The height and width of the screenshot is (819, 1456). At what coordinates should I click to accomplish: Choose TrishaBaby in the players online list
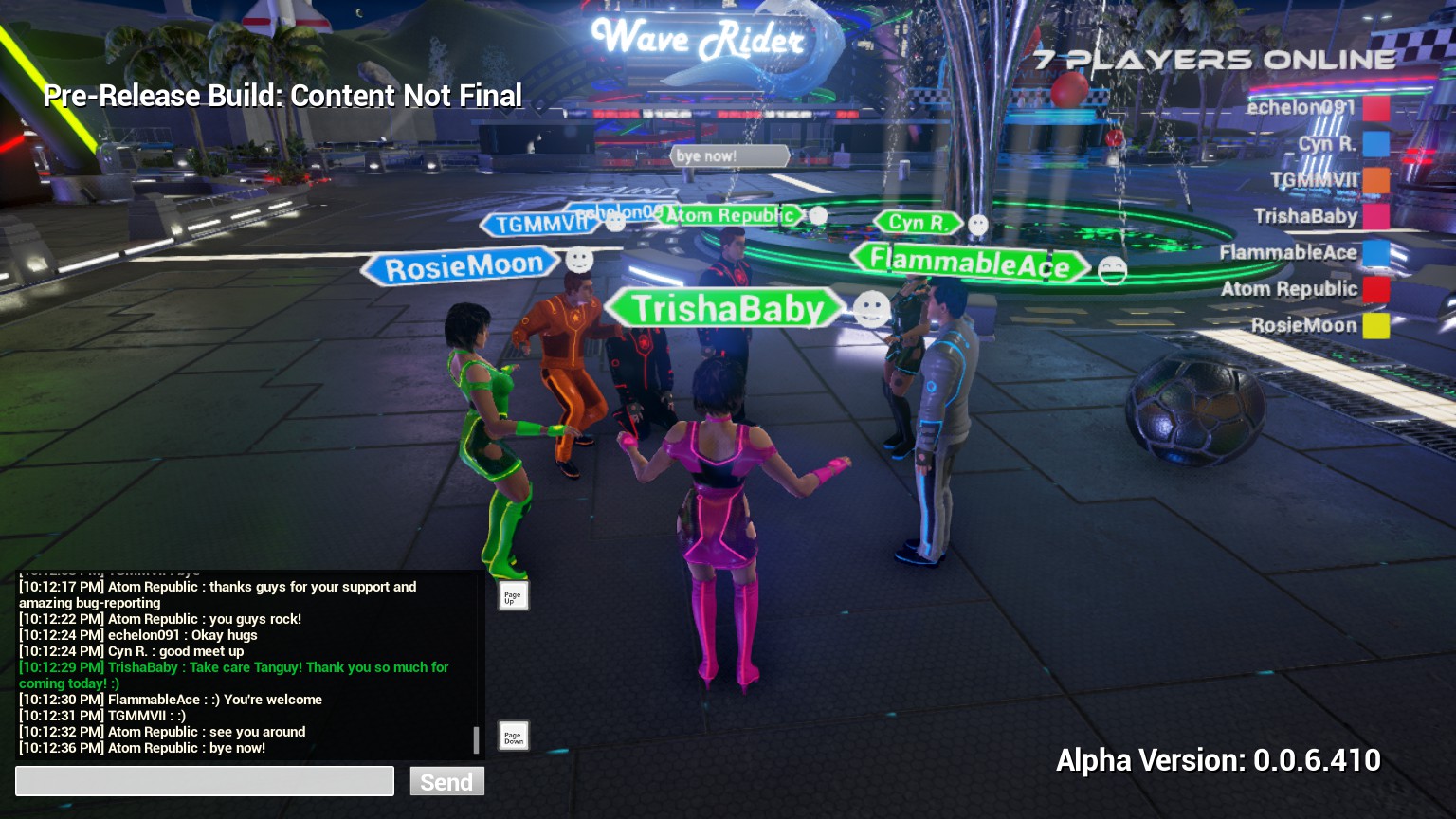(x=1305, y=216)
